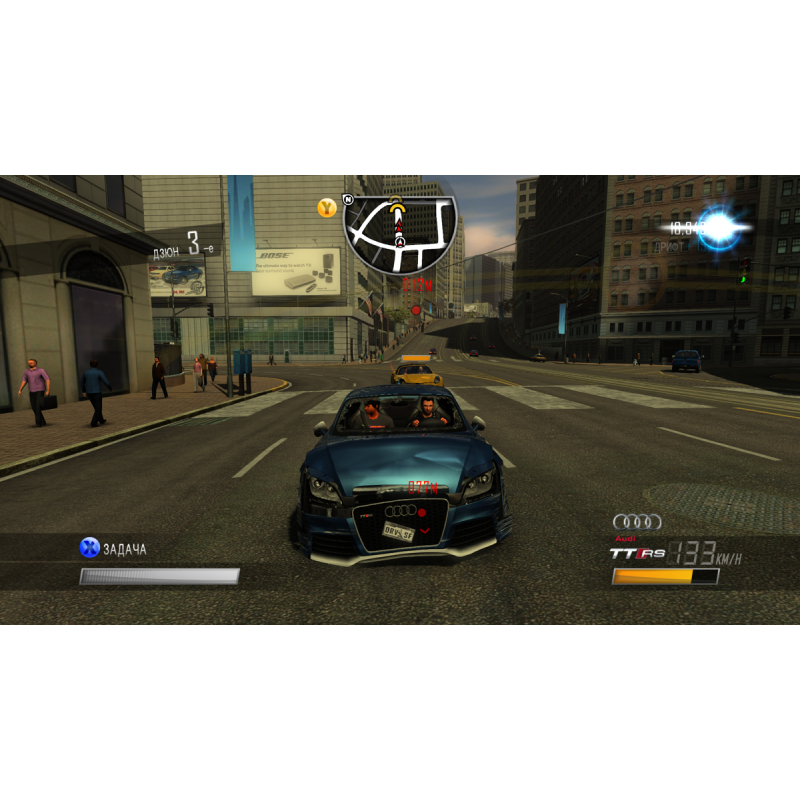Screen dimensions: 800x800
Task: Select the ЗАДАЧА objective label
Action: point(124,548)
